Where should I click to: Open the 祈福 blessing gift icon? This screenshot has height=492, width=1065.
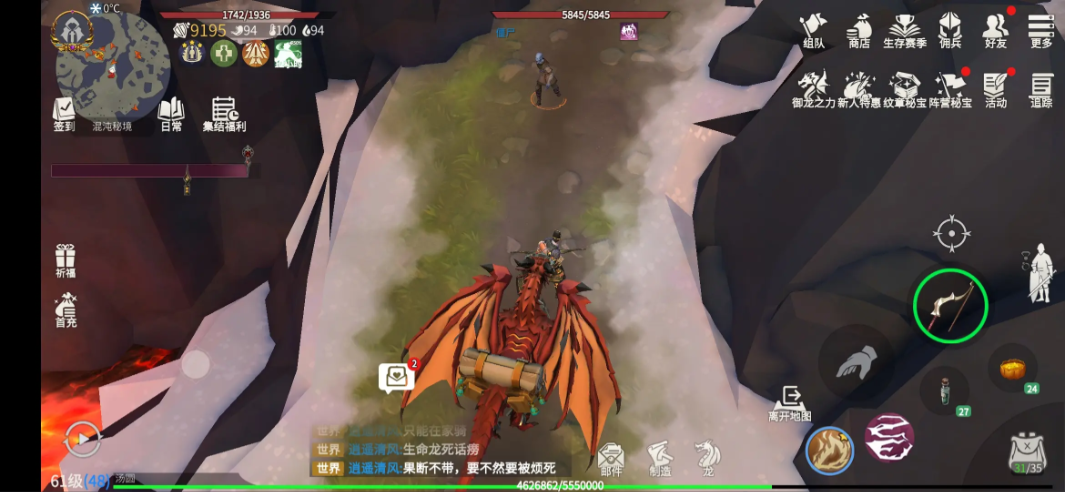(x=66, y=261)
